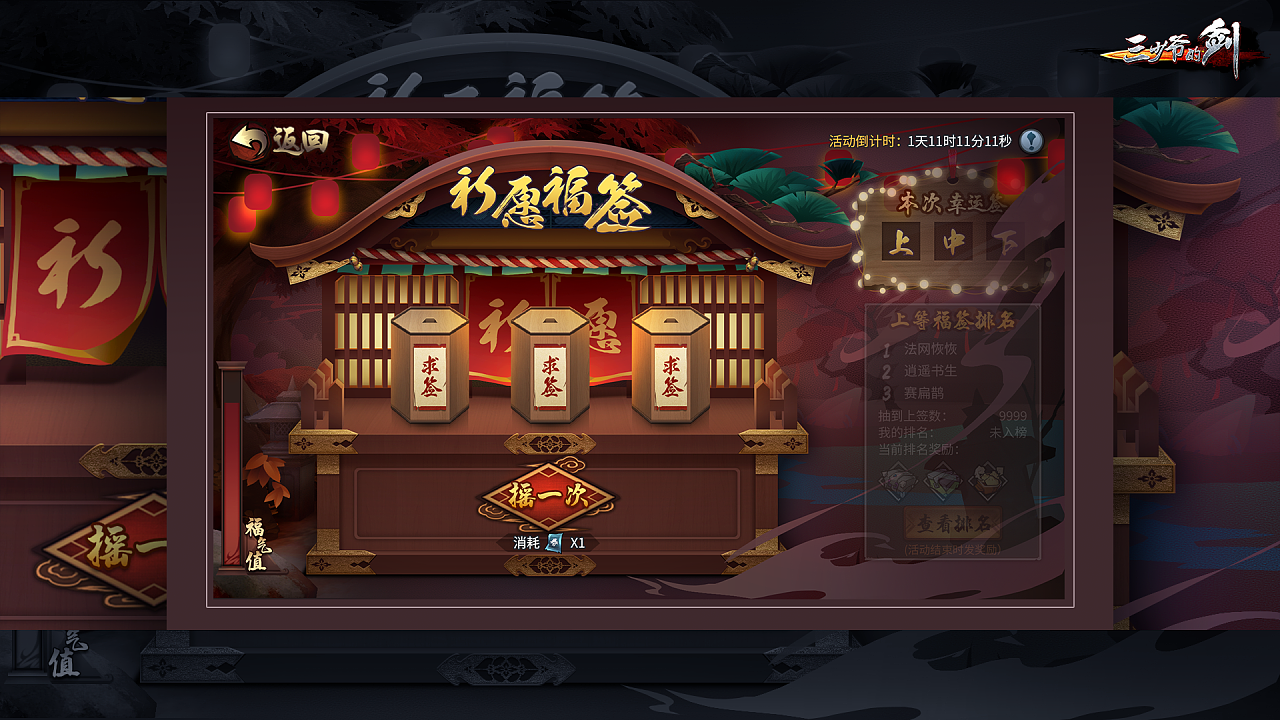1280x720 pixels.
Task: Click third place player 赛扁鹊
Action: pos(925,394)
